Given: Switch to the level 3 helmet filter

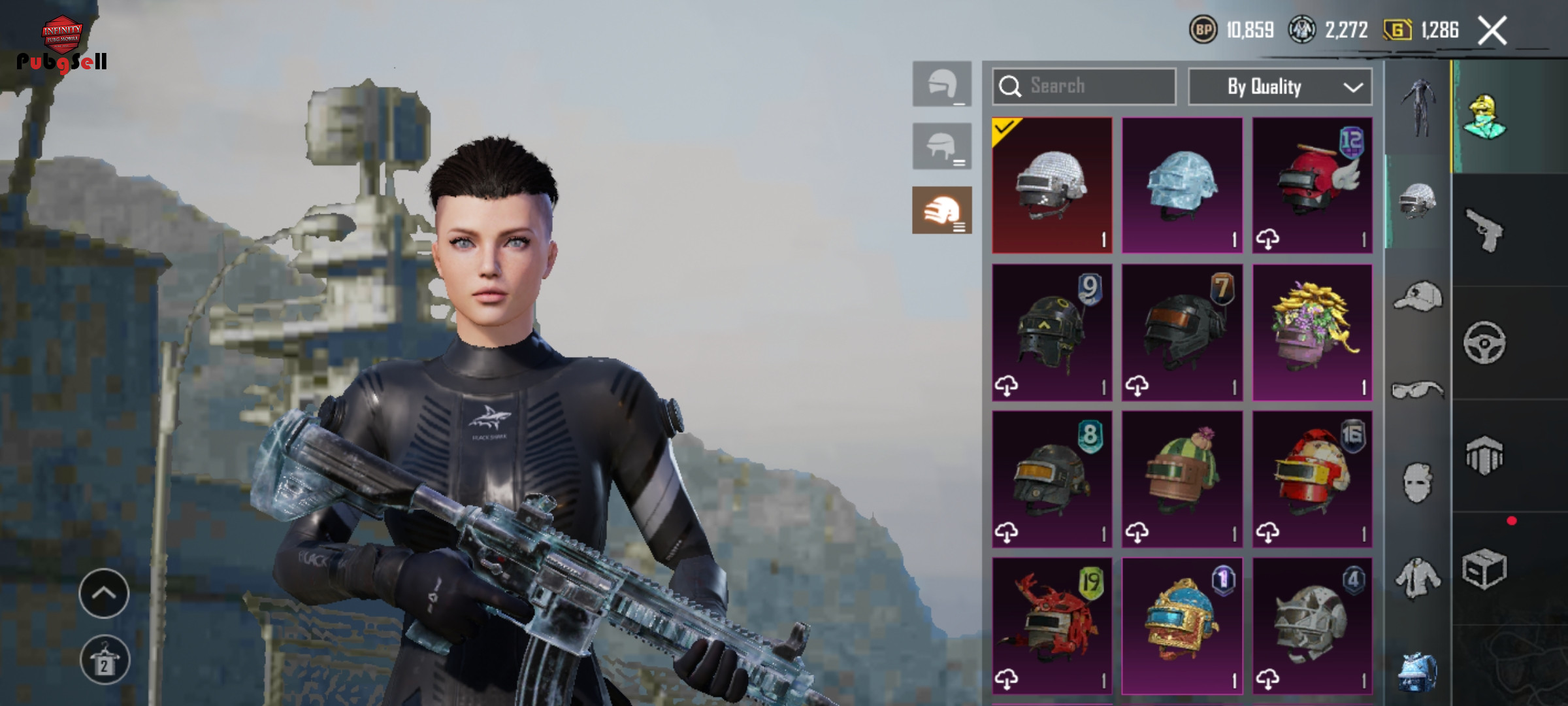Looking at the screenshot, I should pyautogui.click(x=941, y=210).
